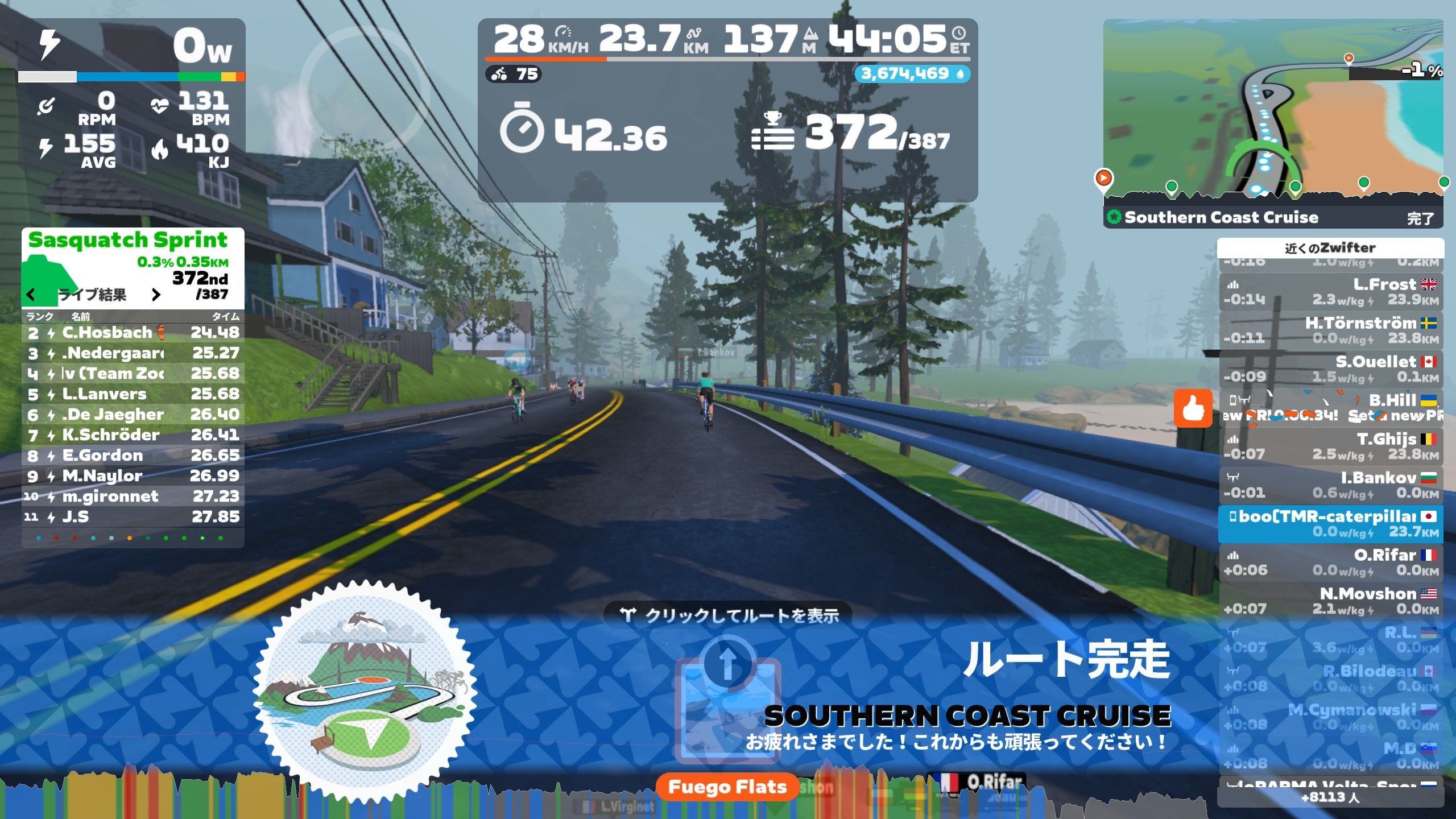Select the highlighted boo(TMR-caterpillar) rider row

(1330, 524)
